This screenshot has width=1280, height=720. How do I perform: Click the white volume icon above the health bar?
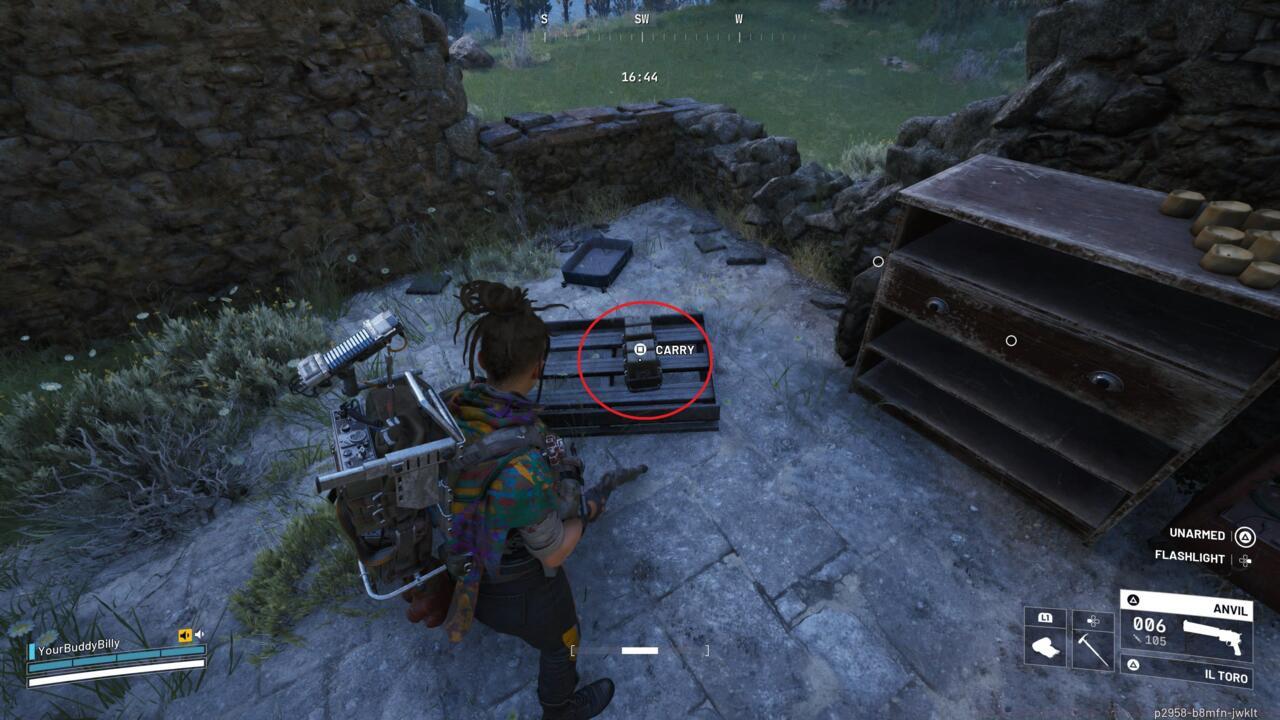click(199, 634)
